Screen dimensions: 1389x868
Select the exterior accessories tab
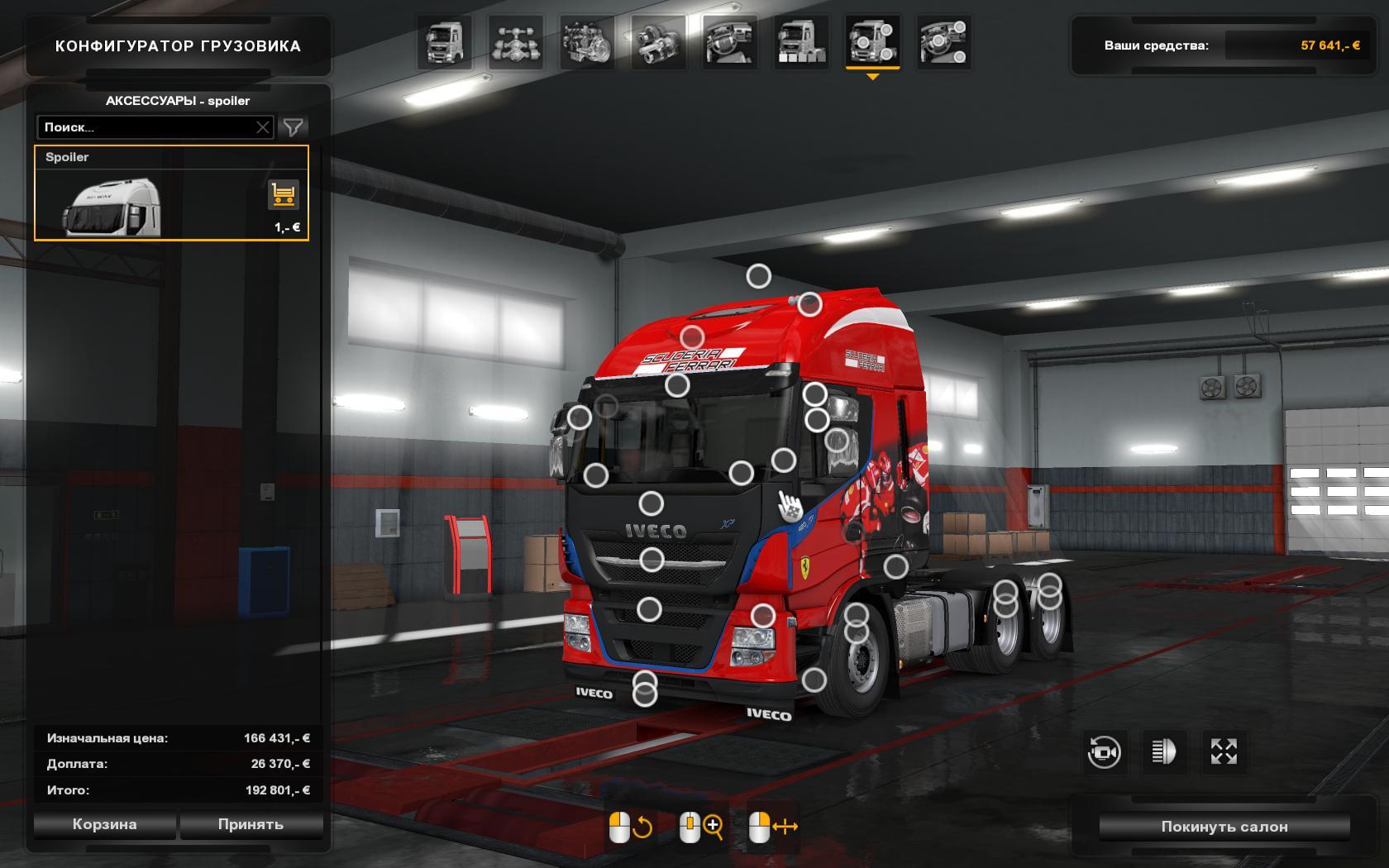(x=872, y=42)
